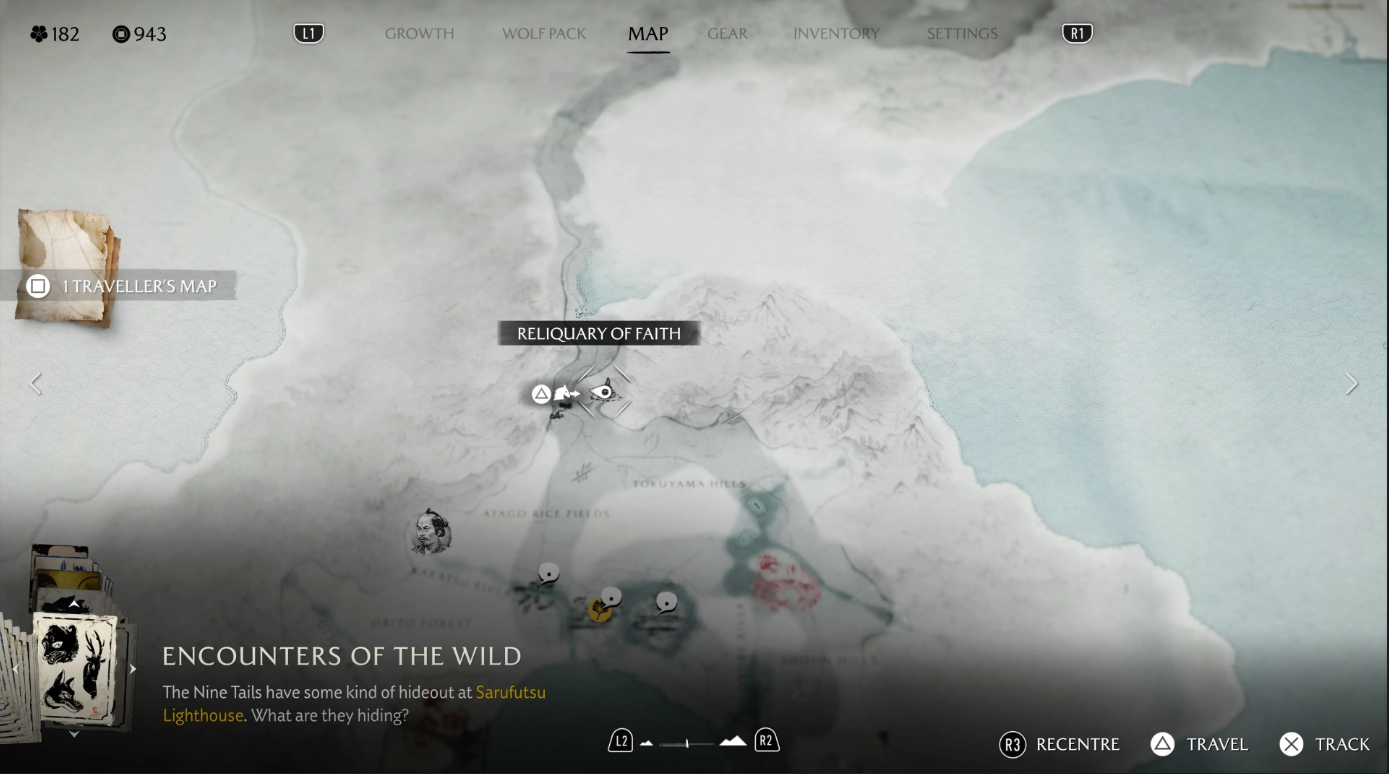
Task: Flip to the previous card on the left
Action: coord(15,669)
